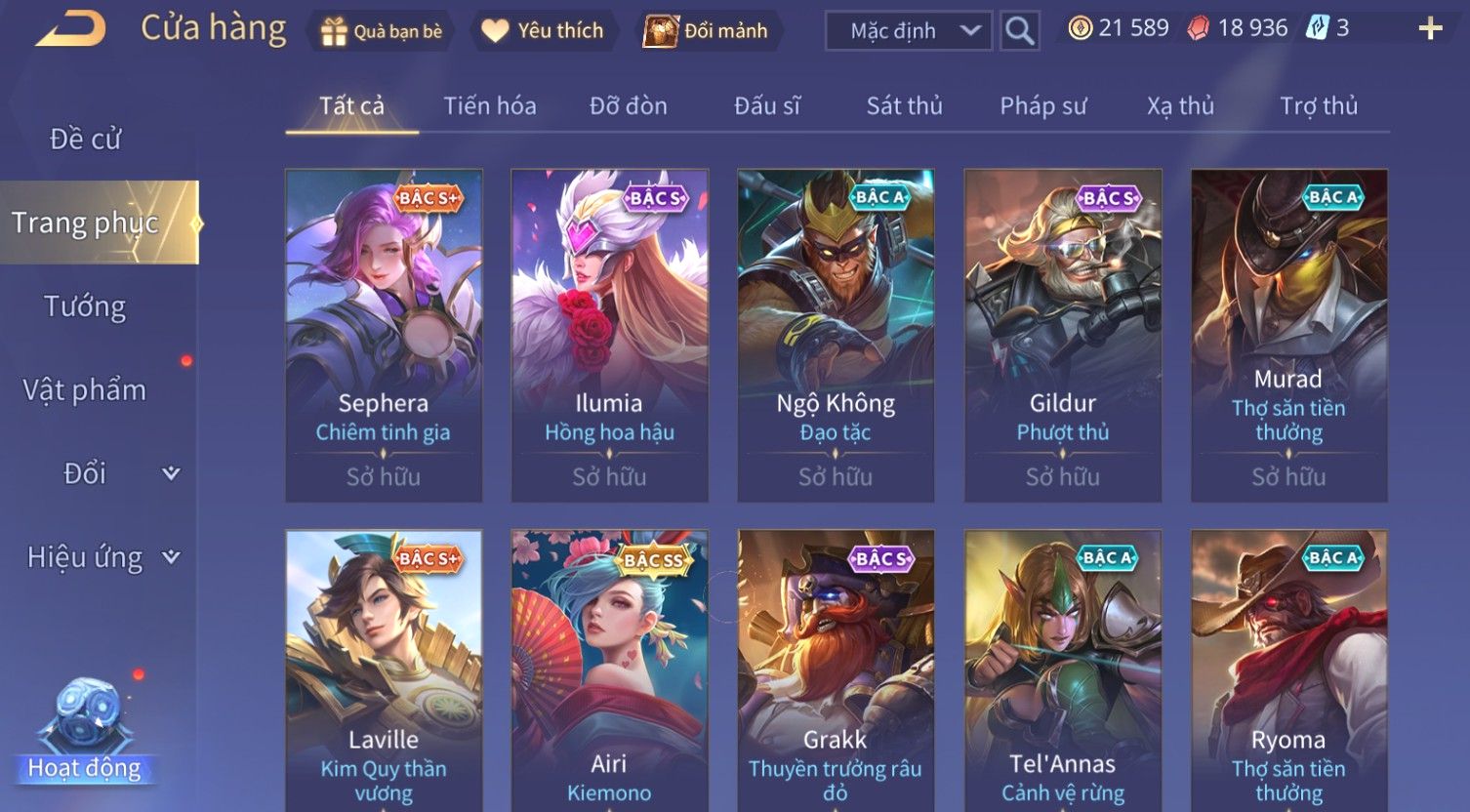The width and height of the screenshot is (1470, 812).
Task: Open the Yêu thích favorites list
Action: coord(543,31)
